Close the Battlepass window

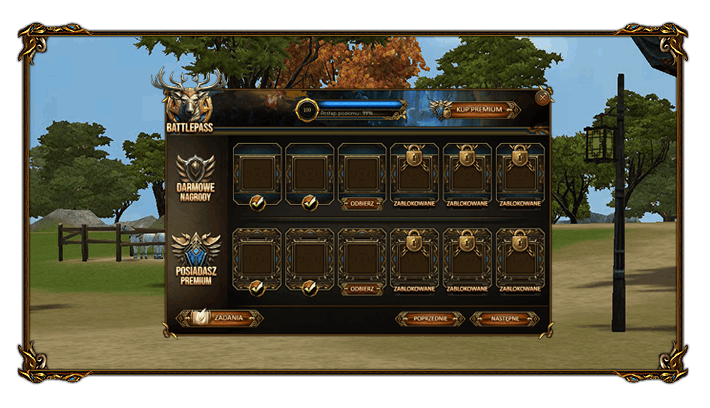click(542, 98)
